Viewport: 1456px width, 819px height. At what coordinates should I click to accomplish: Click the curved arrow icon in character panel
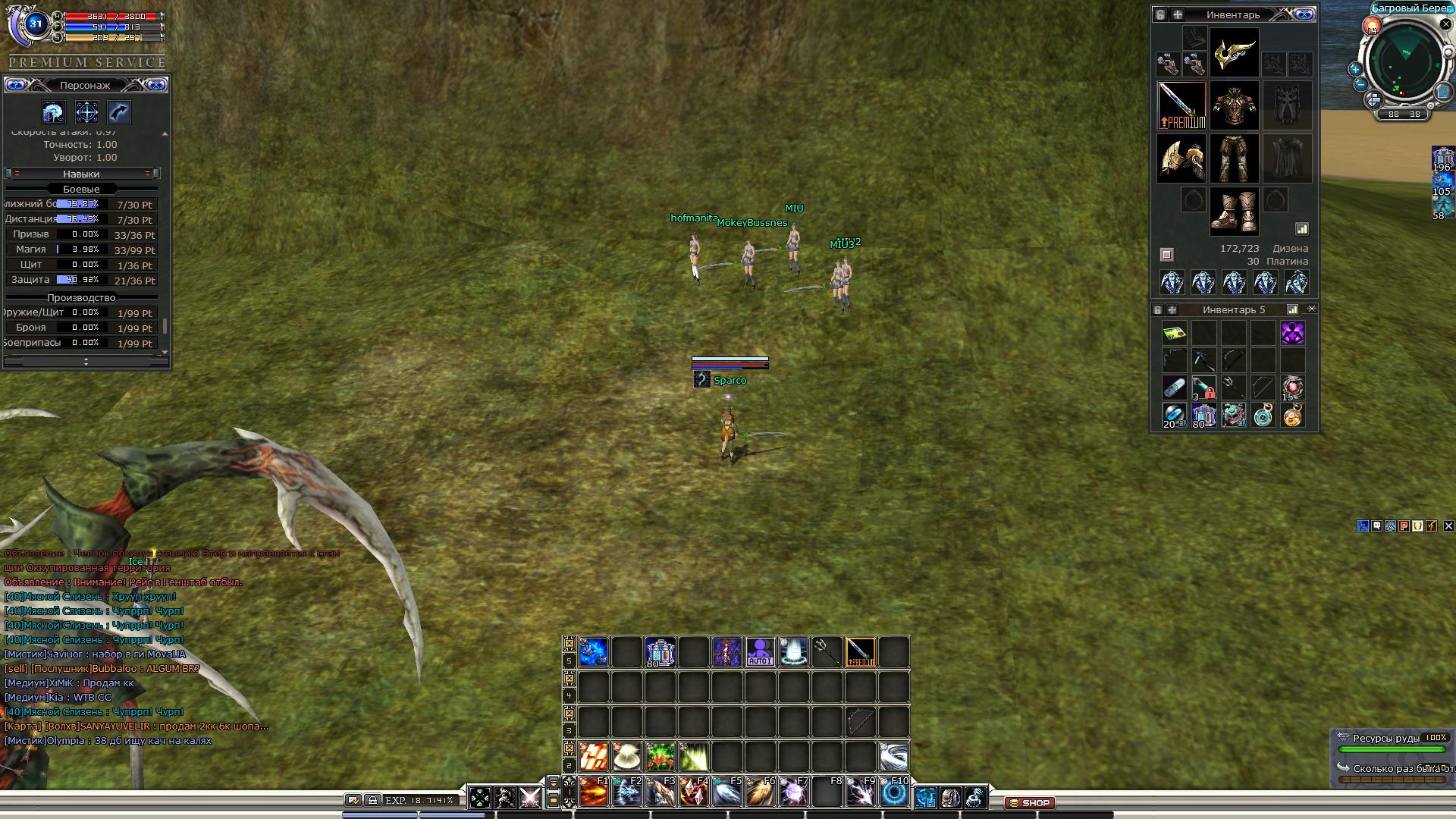point(119,113)
